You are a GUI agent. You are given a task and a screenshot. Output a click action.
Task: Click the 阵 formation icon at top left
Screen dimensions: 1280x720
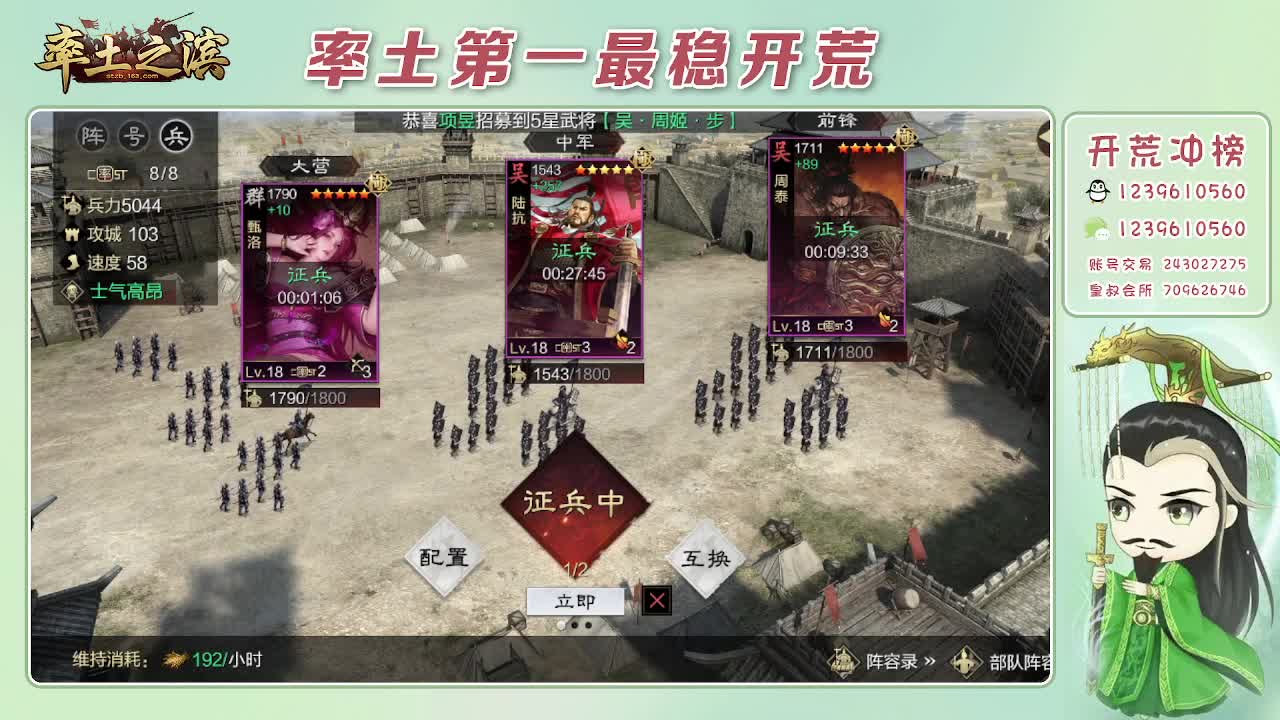(95, 134)
